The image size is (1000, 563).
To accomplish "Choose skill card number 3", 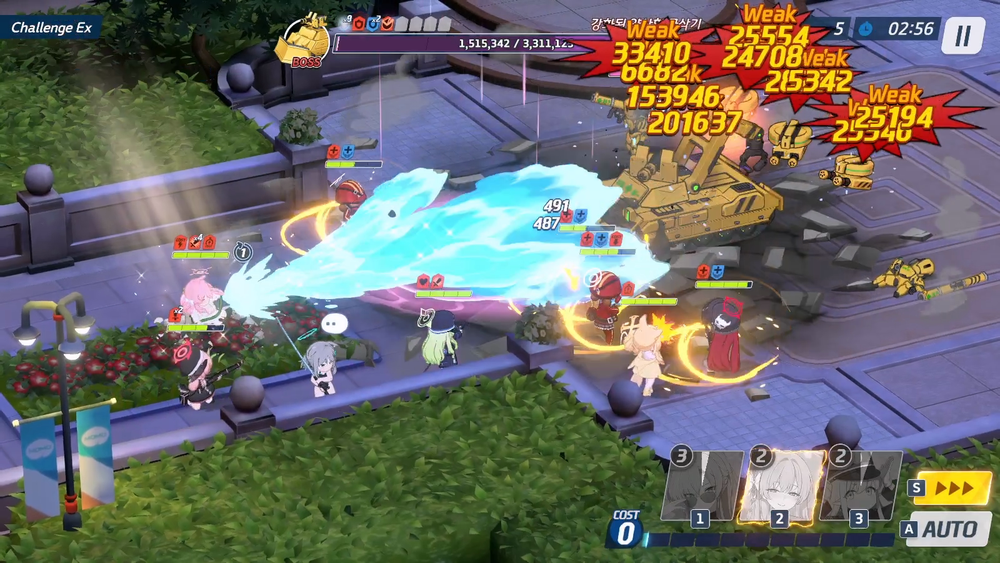I will point(859,487).
